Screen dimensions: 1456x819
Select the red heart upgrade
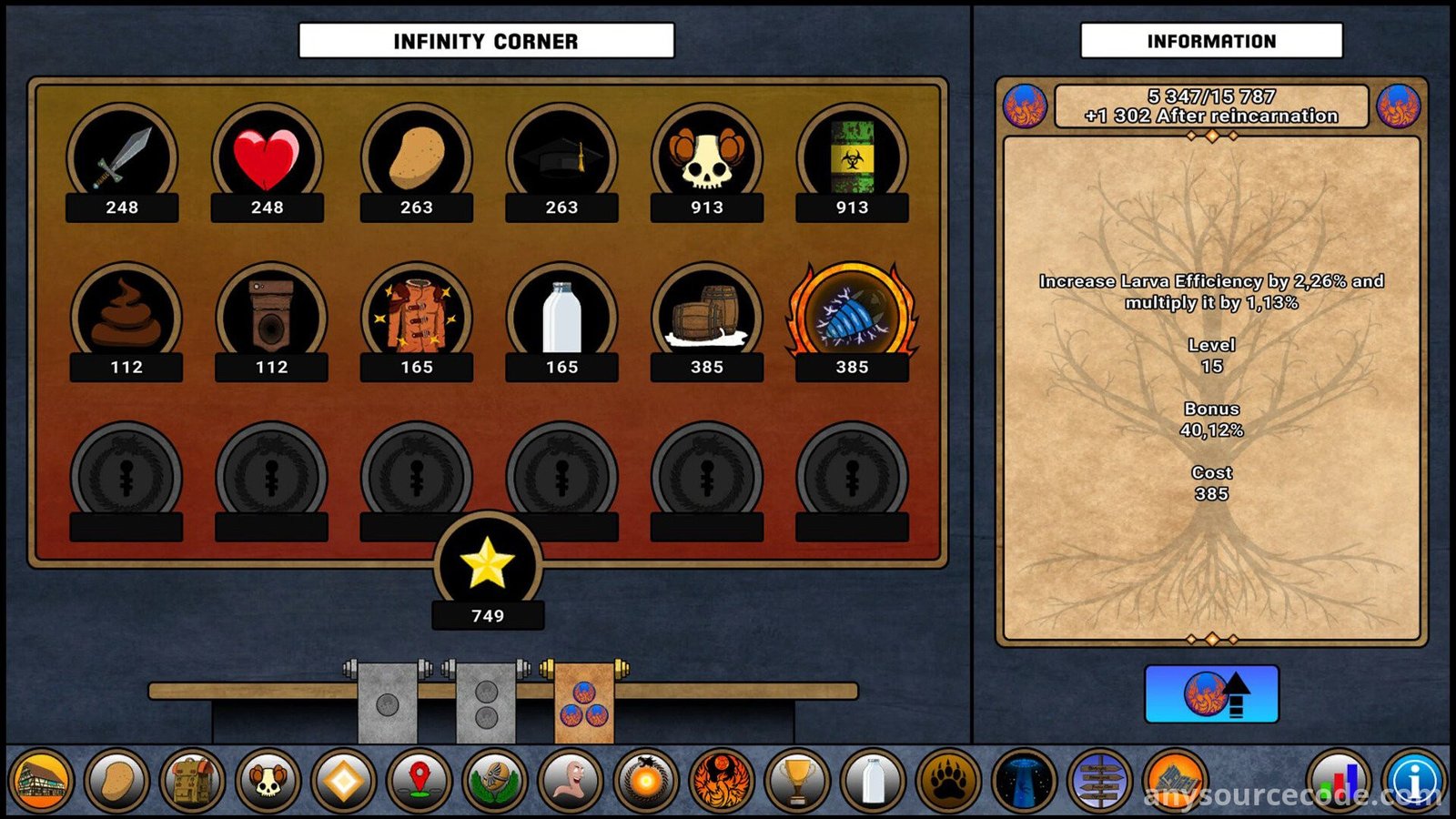(x=267, y=159)
